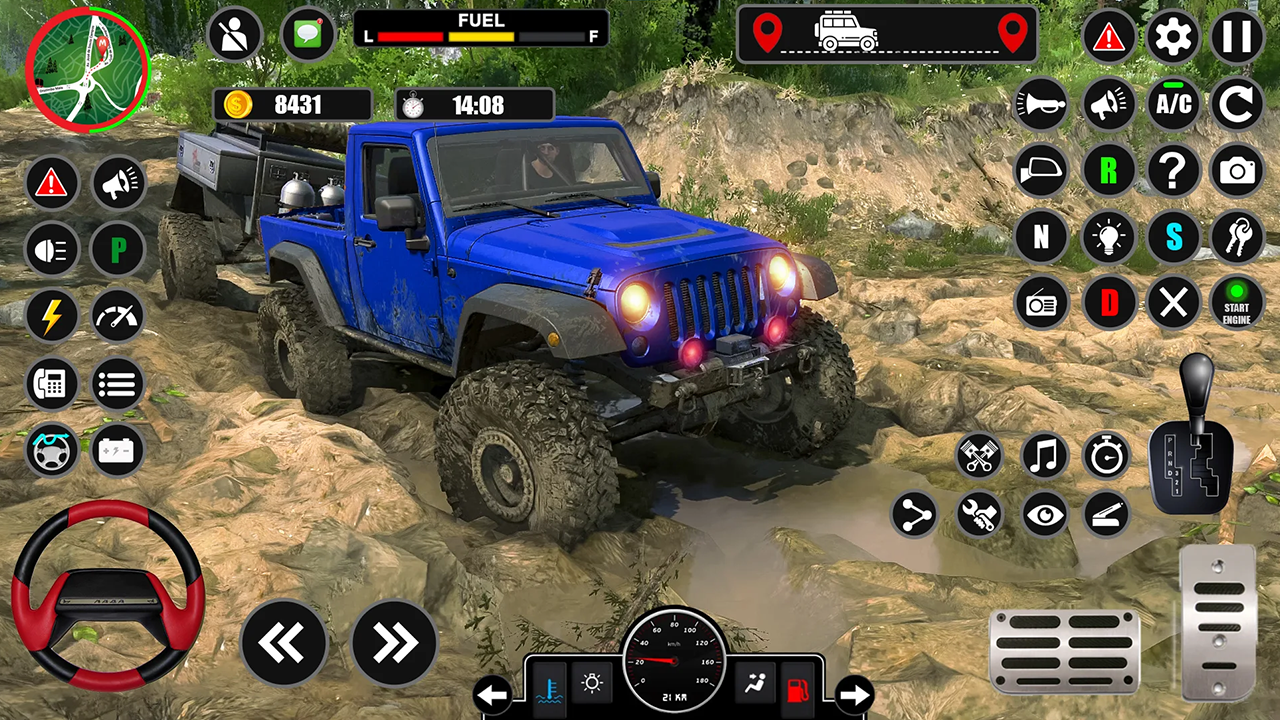Select the engine pistons tuning icon
Screen dimensions: 1280x720
click(978, 456)
